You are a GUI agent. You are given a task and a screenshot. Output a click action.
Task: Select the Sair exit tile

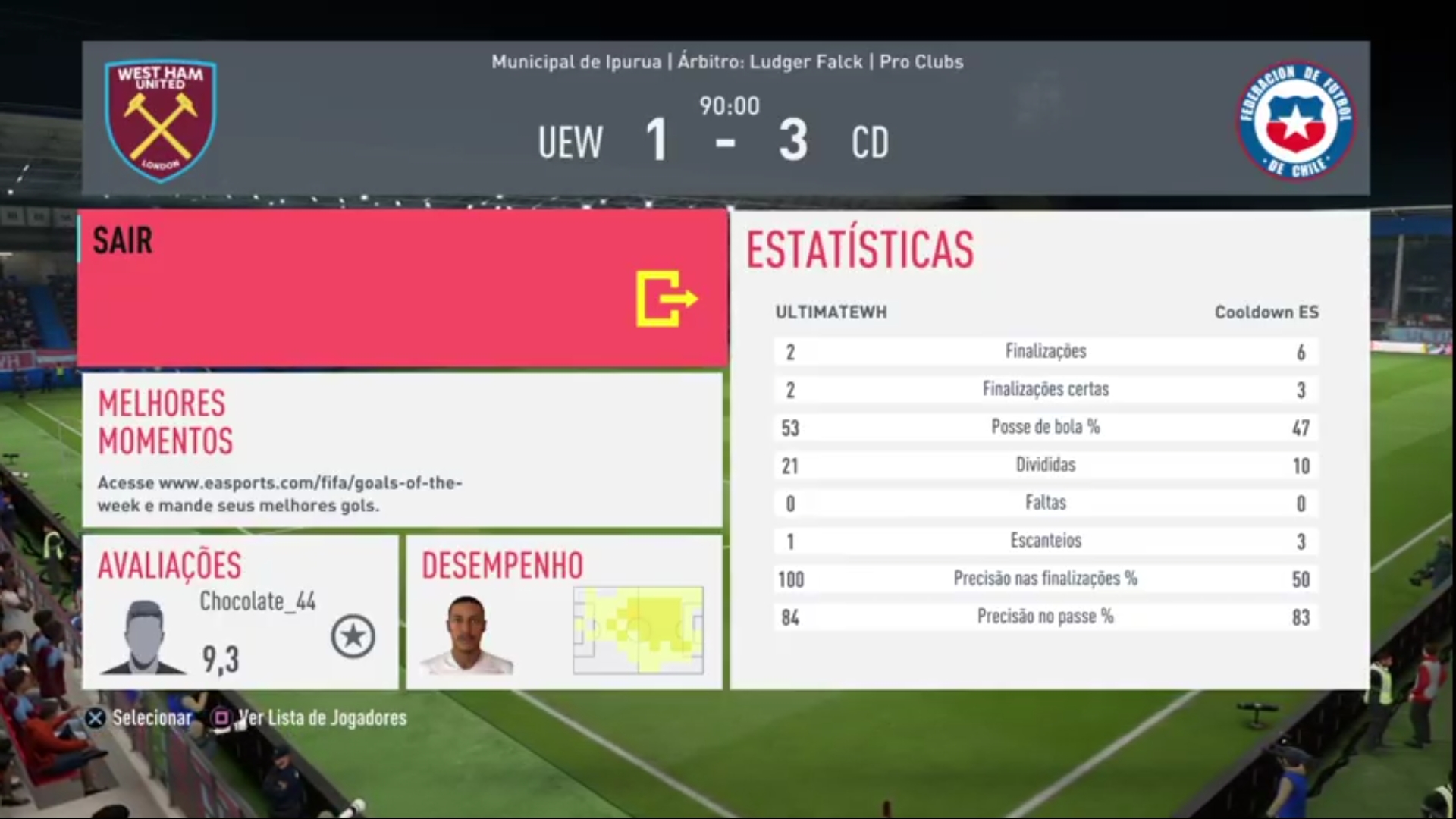(403, 289)
